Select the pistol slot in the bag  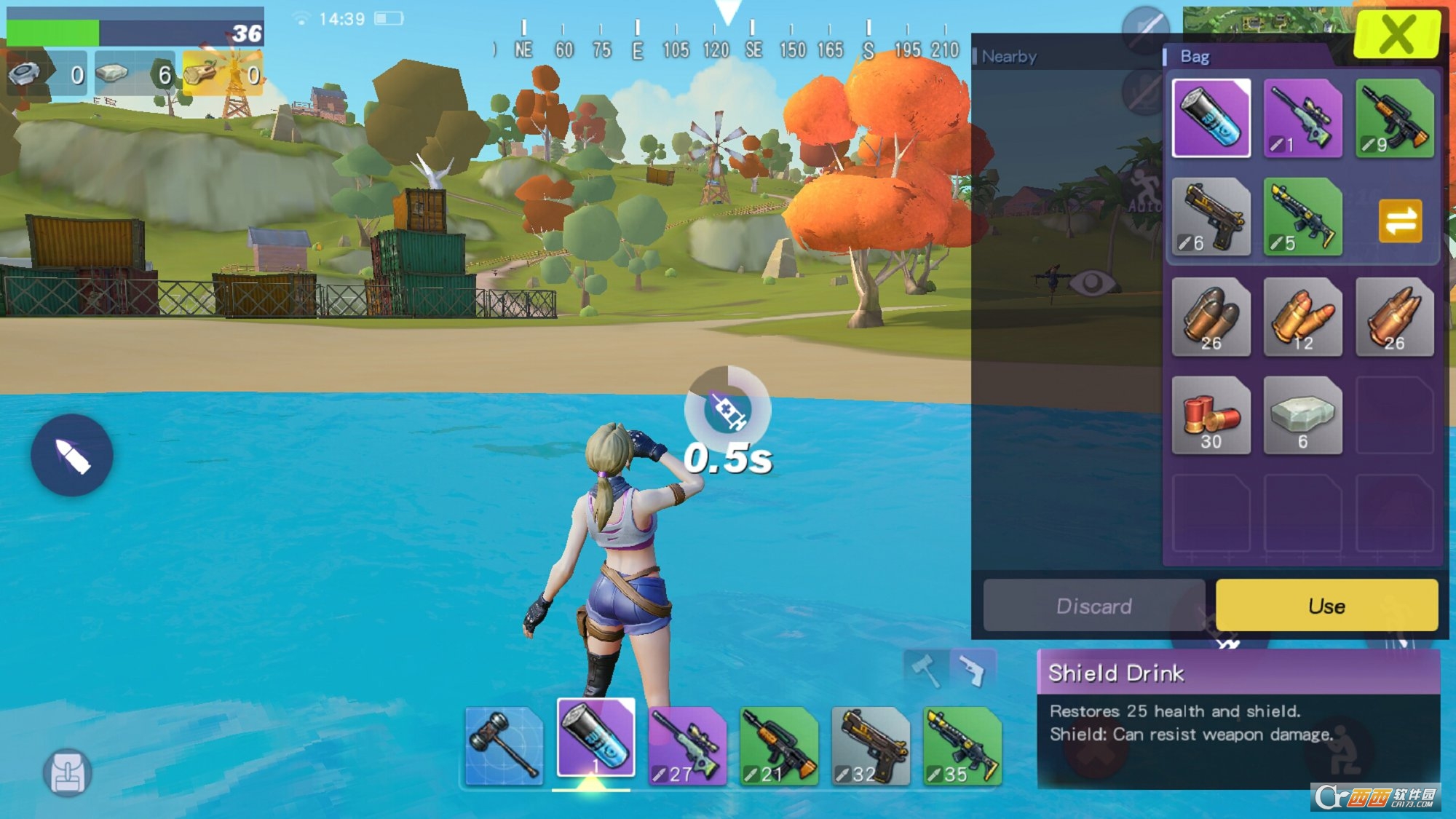[x=1211, y=217]
